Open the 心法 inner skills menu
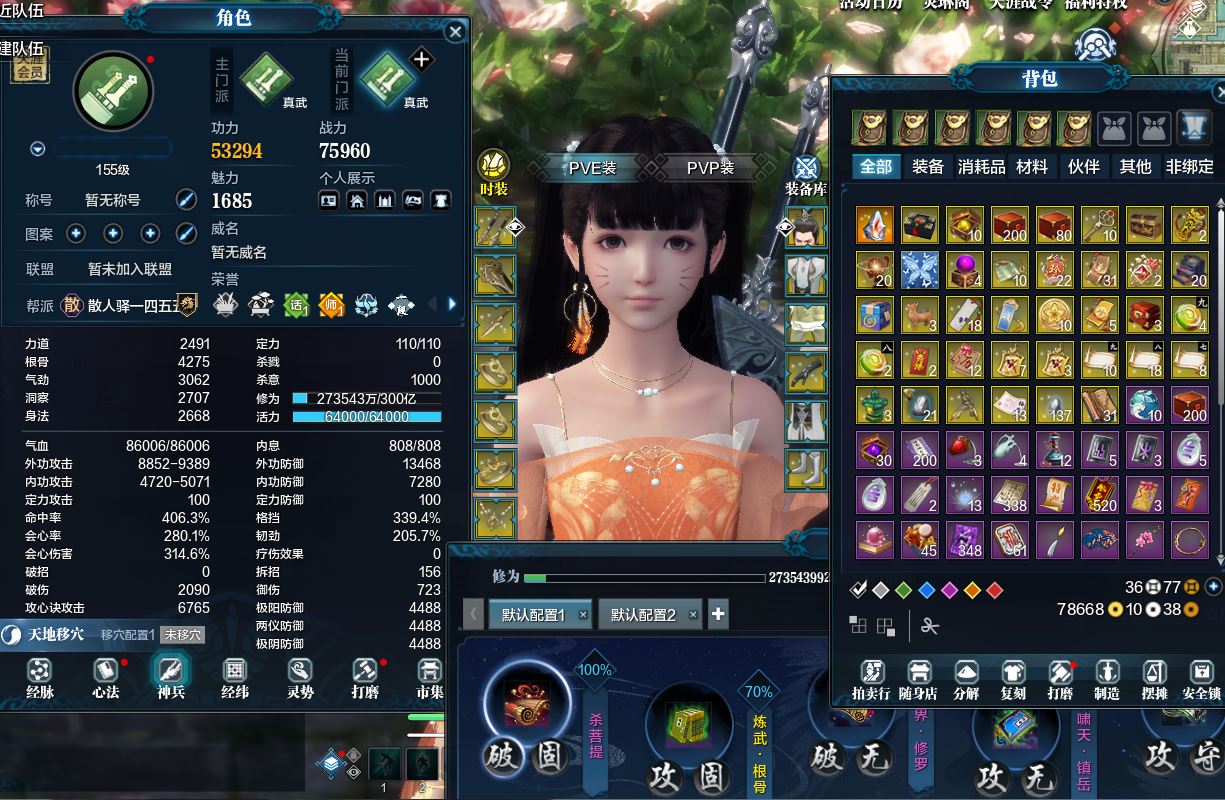 coord(105,677)
